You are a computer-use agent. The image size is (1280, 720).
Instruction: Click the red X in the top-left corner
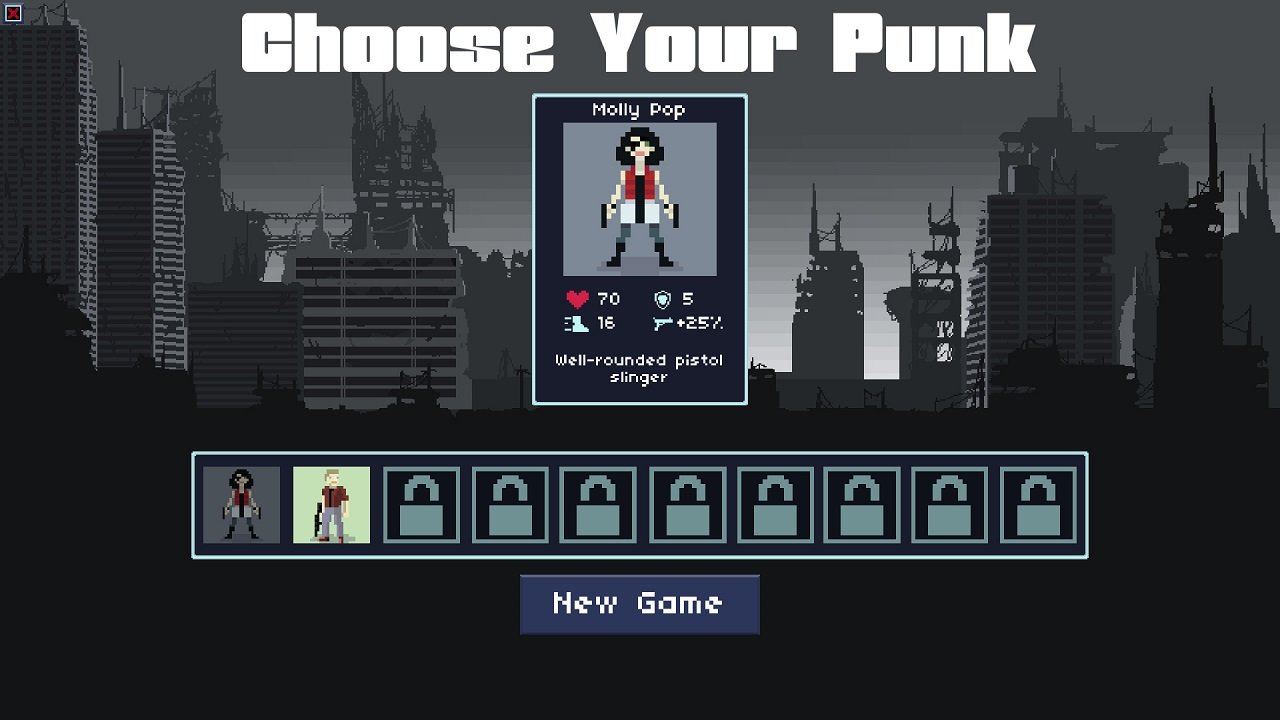coord(13,12)
